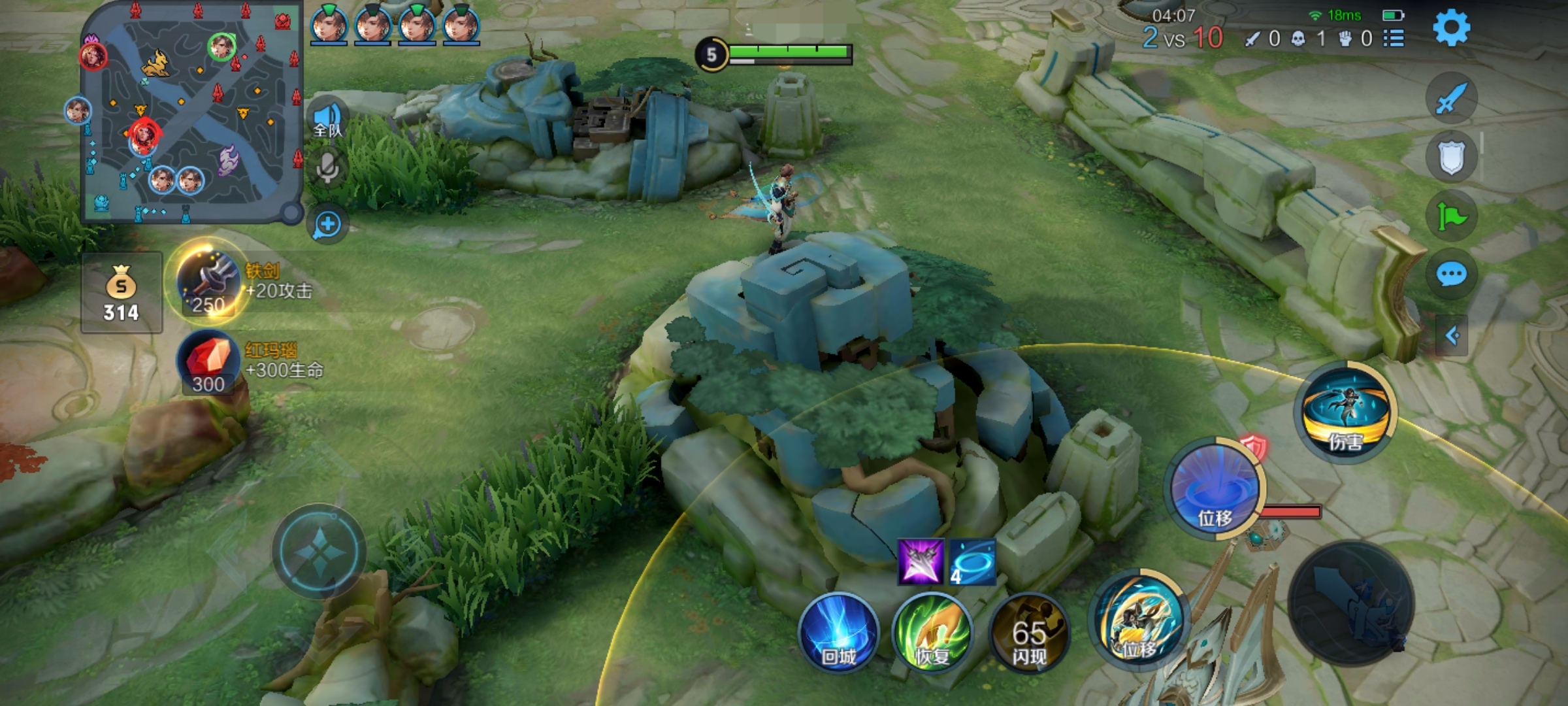
Task: Tap the minimap
Action: click(x=189, y=111)
